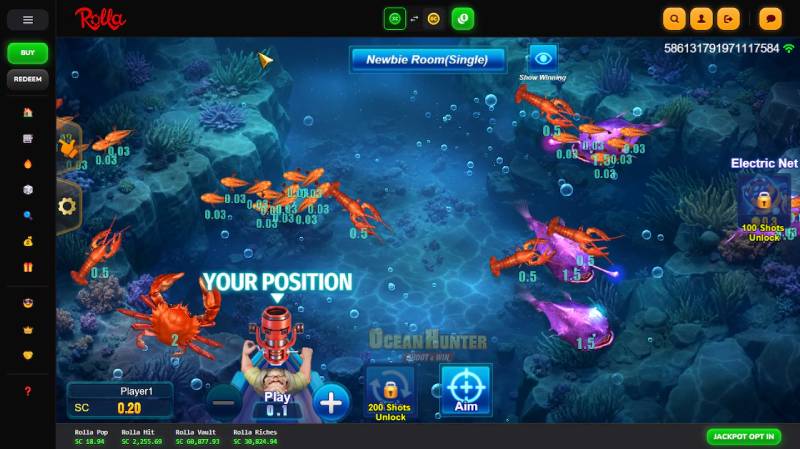
Task: Activate the Aim targeting button
Action: (x=465, y=391)
